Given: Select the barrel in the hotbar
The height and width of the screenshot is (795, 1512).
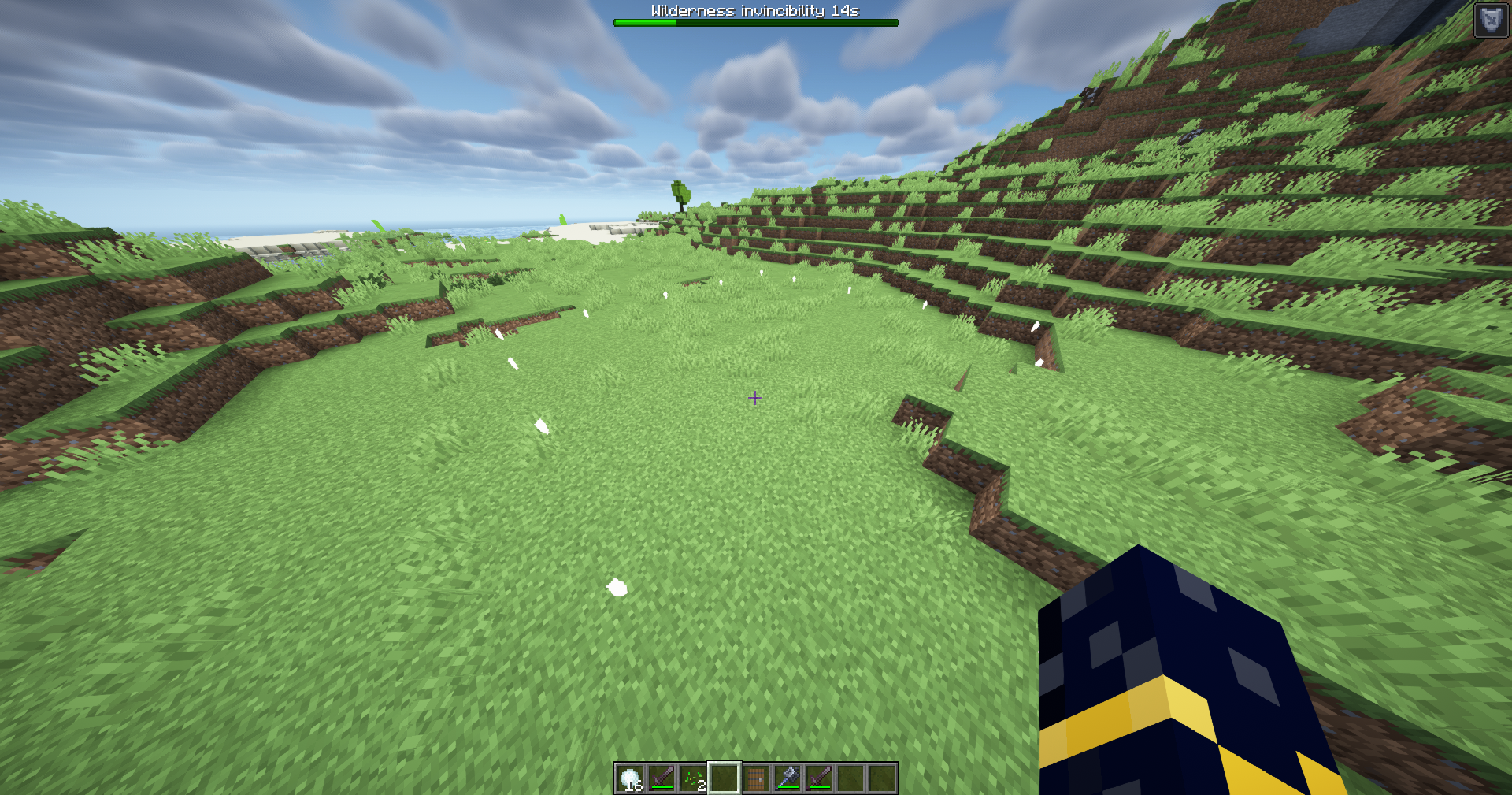Looking at the screenshot, I should tap(756, 778).
